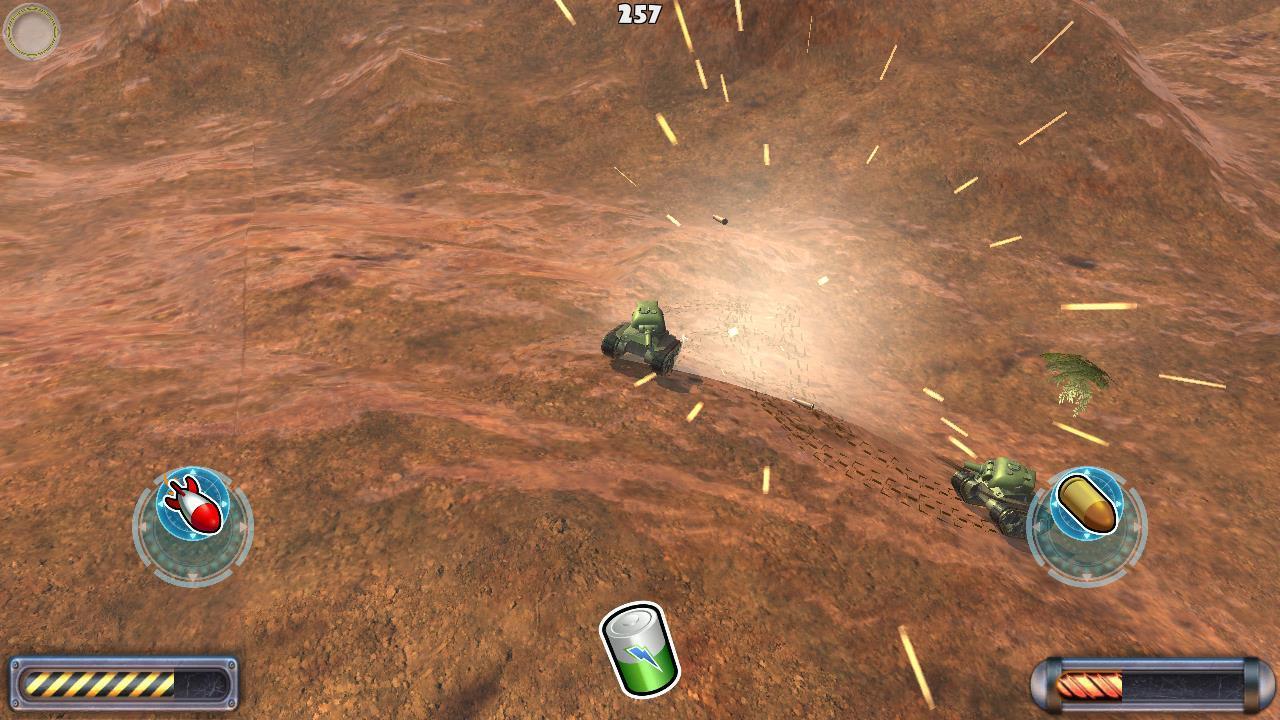Click the downward chevron below the bullet wheel
The height and width of the screenshot is (720, 1280).
[x=1088, y=575]
